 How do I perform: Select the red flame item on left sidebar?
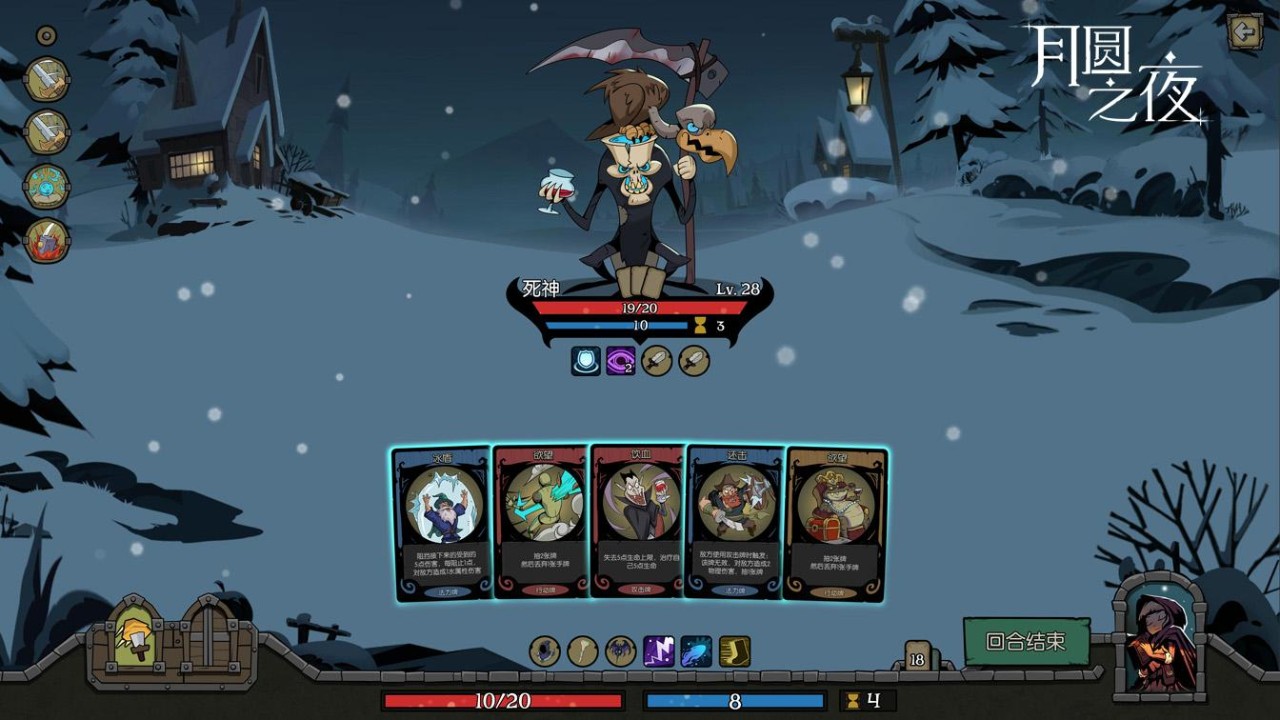[x=47, y=241]
